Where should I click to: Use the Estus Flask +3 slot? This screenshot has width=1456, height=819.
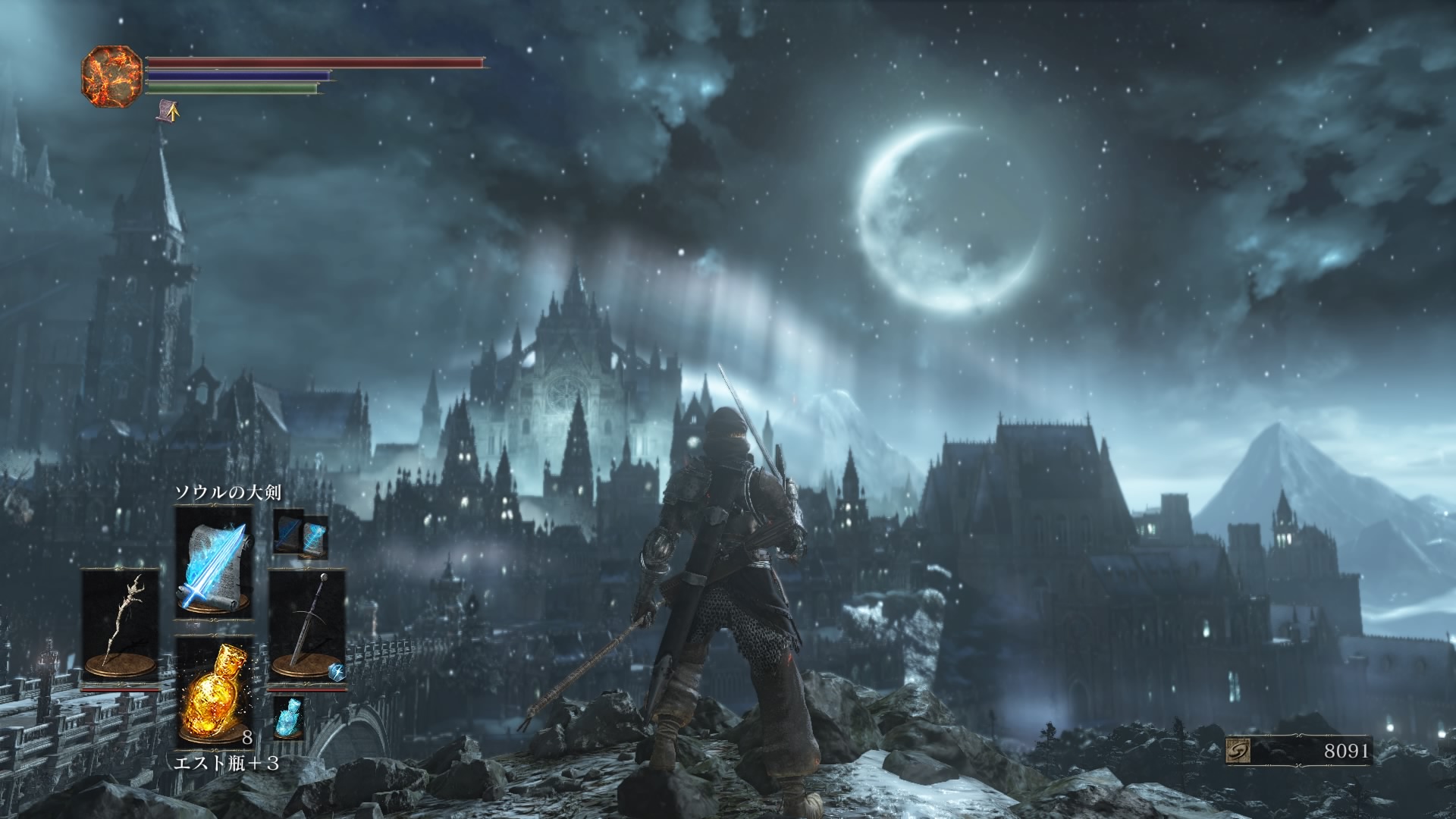point(213,692)
